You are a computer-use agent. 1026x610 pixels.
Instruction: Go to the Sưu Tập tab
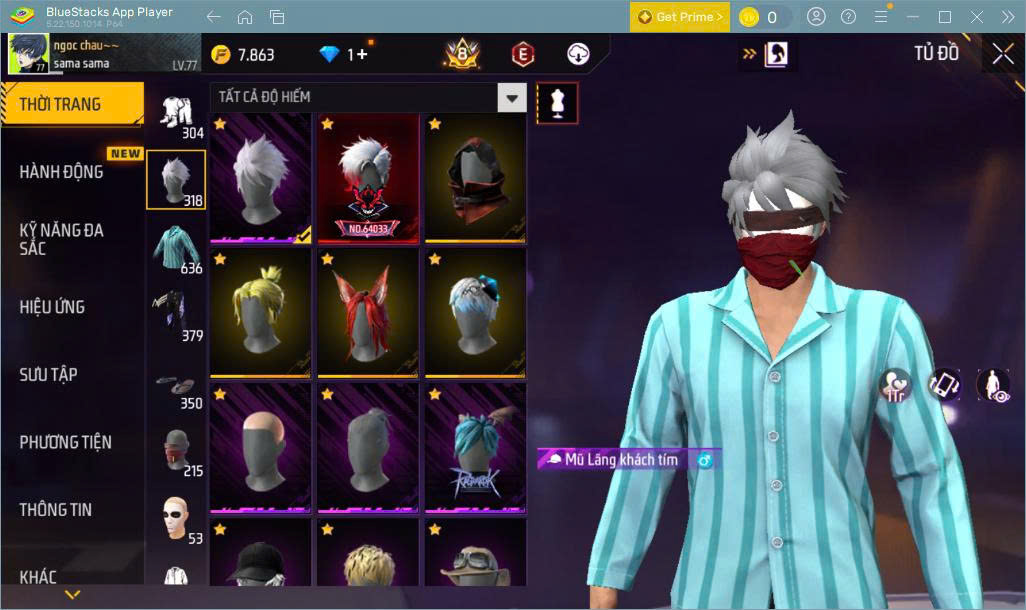(49, 374)
